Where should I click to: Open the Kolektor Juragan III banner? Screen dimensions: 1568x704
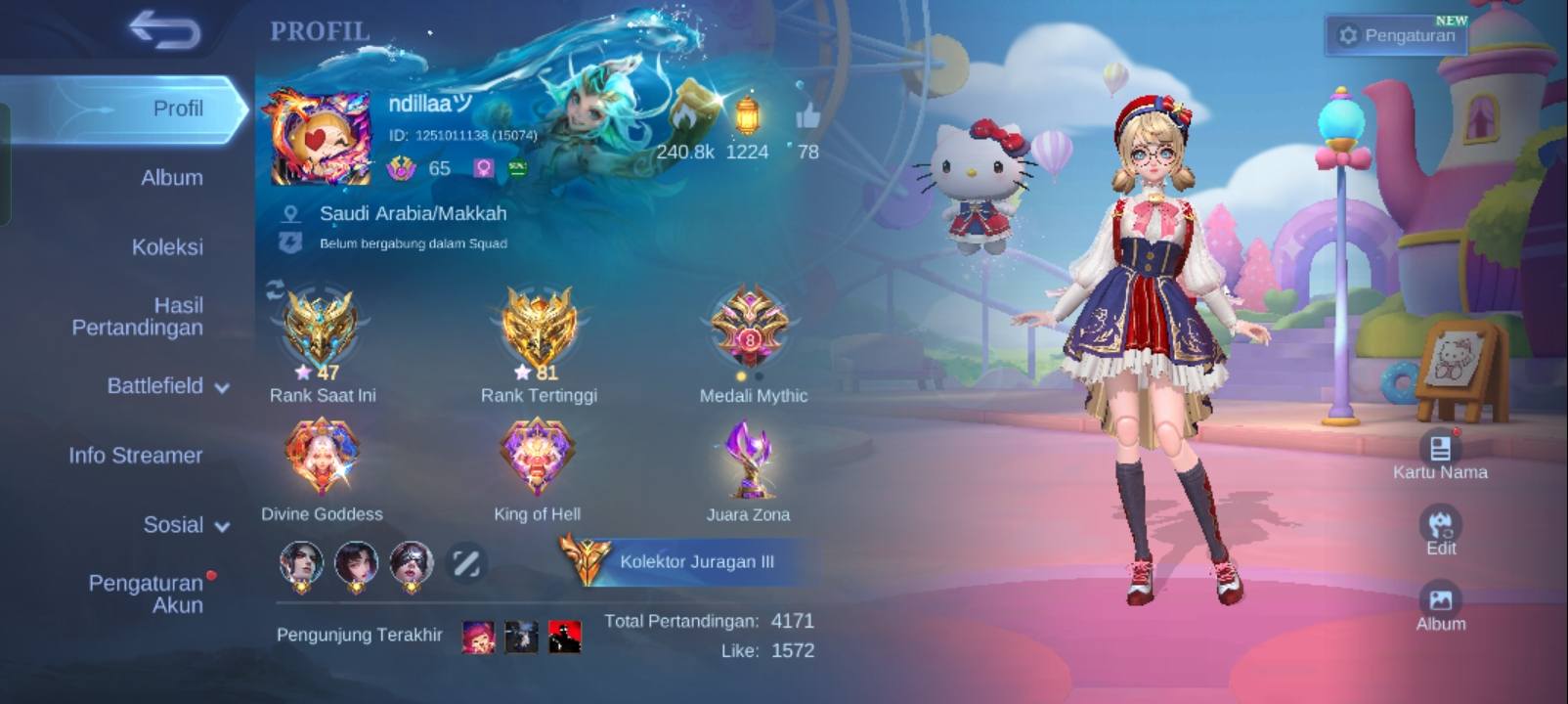coord(684,562)
